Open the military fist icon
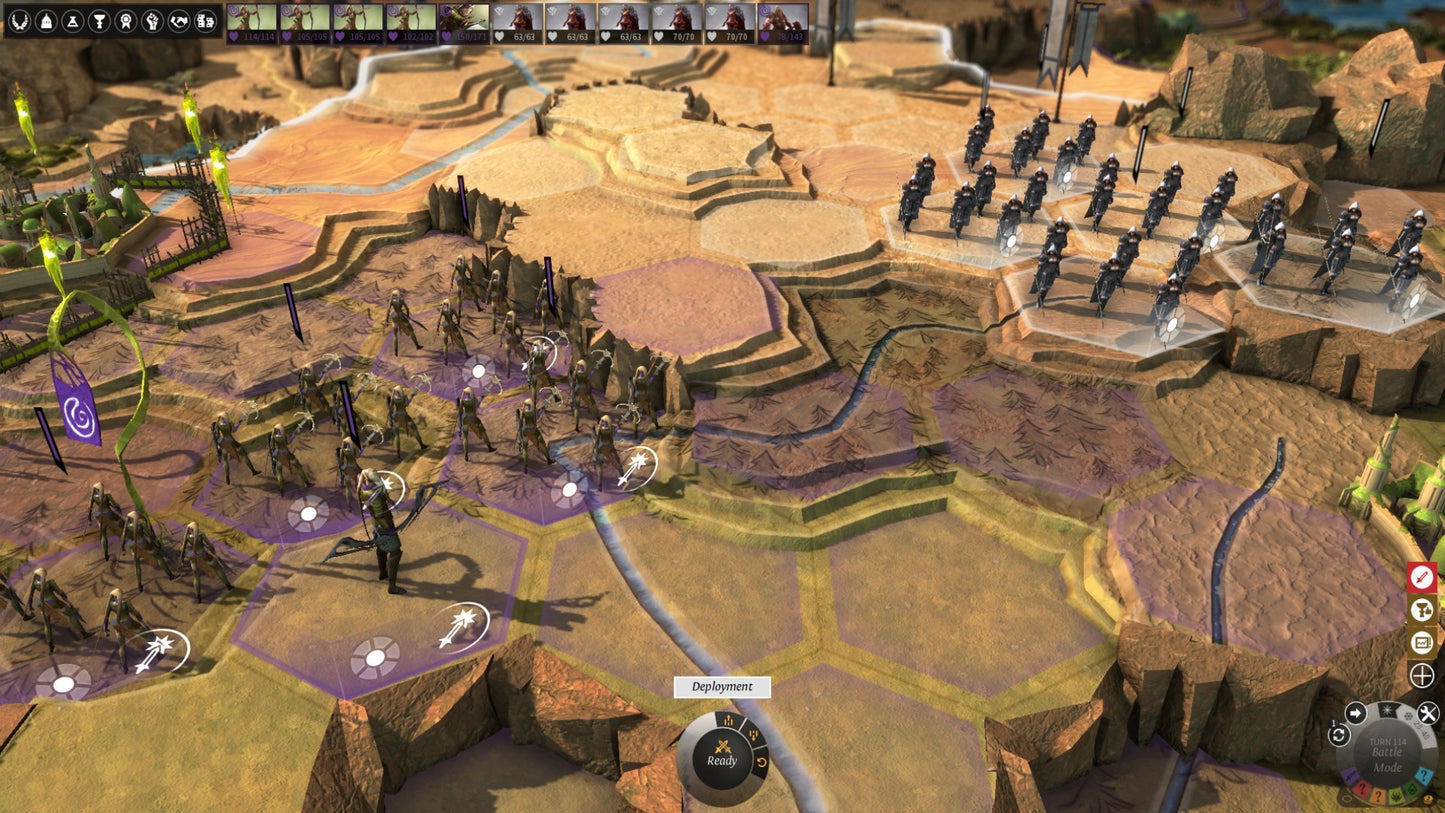Screen dimensions: 1445x813 click(151, 22)
